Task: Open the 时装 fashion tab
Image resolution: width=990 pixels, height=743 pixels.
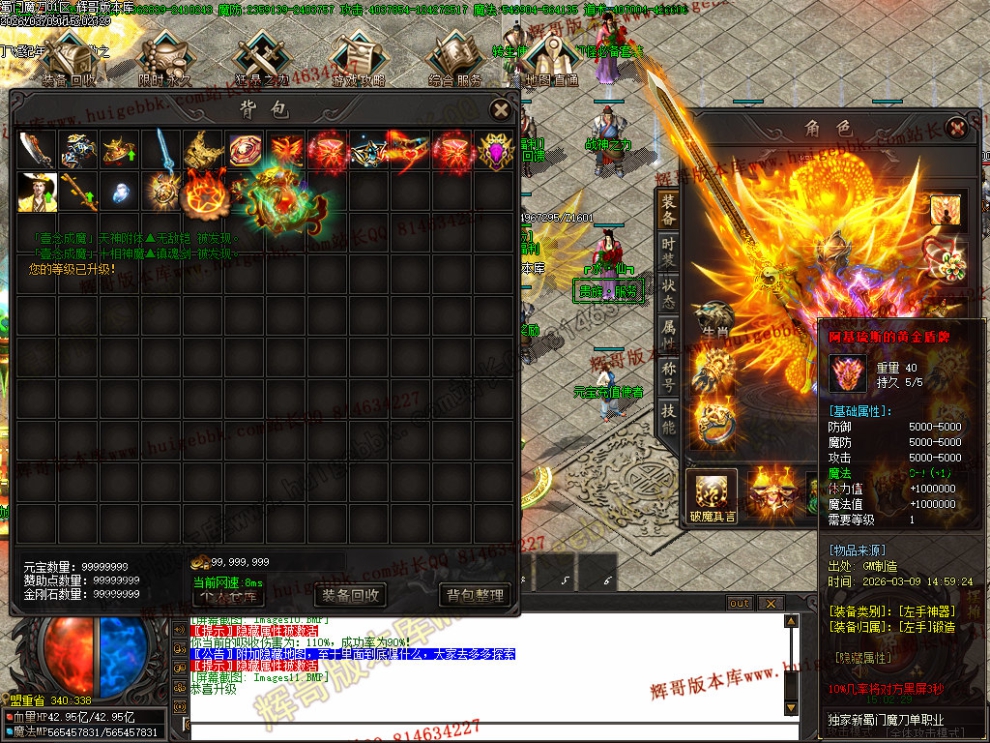Action: [x=668, y=252]
